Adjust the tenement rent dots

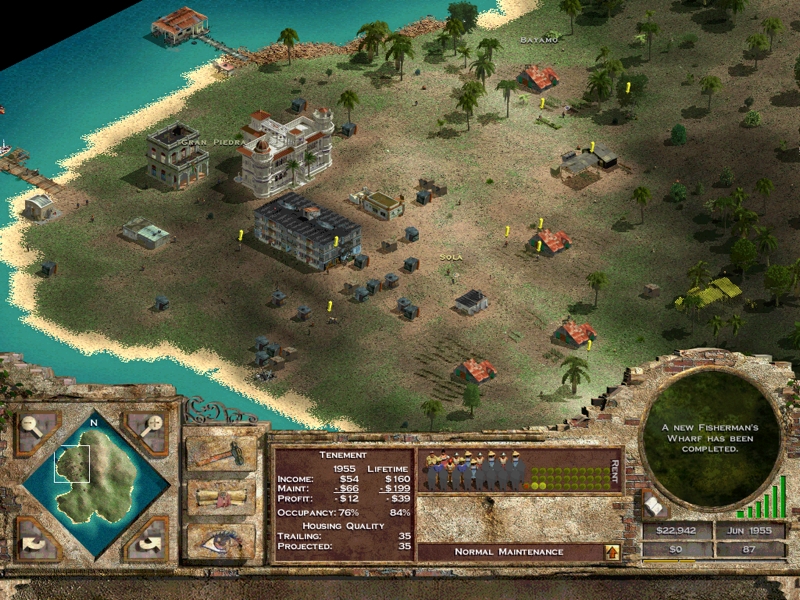567,474
